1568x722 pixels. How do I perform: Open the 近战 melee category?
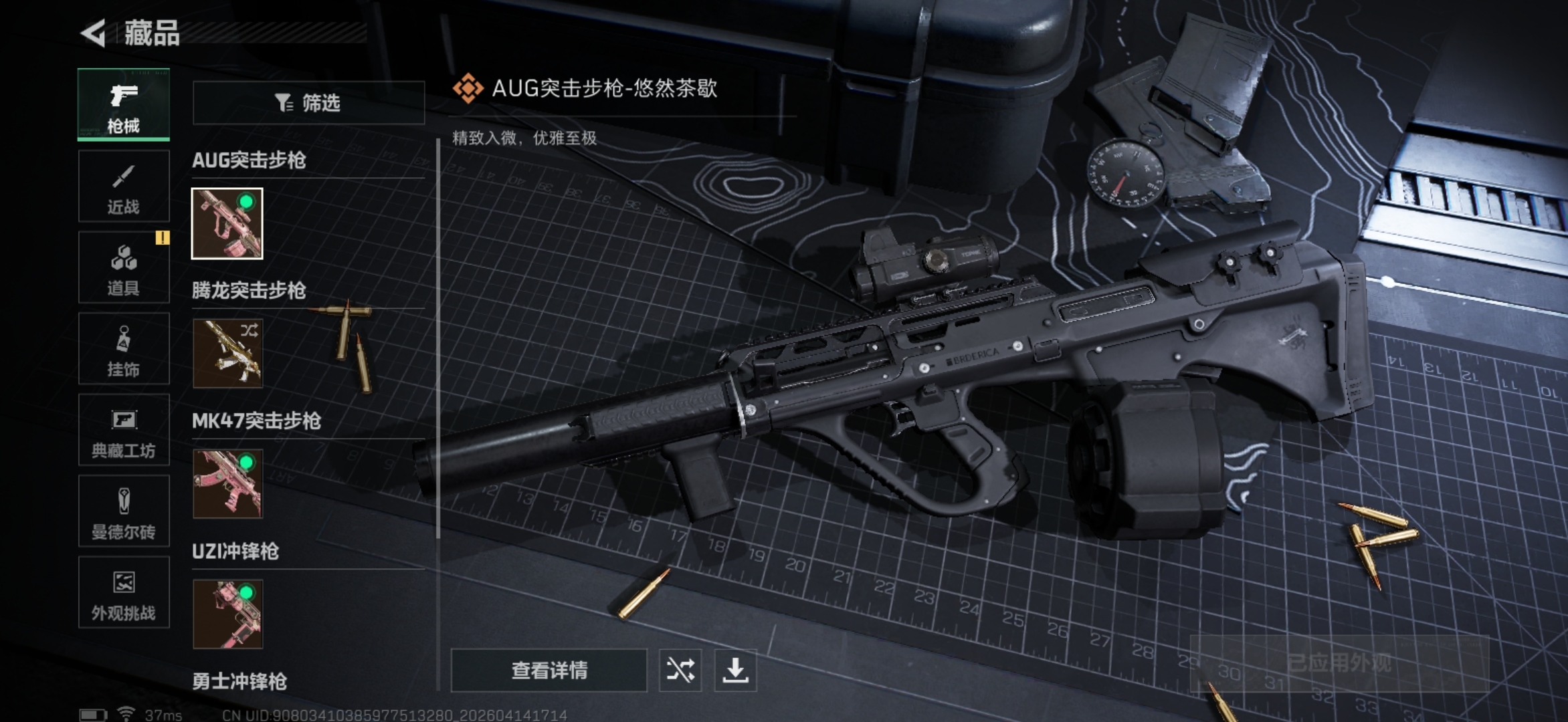[x=124, y=187]
